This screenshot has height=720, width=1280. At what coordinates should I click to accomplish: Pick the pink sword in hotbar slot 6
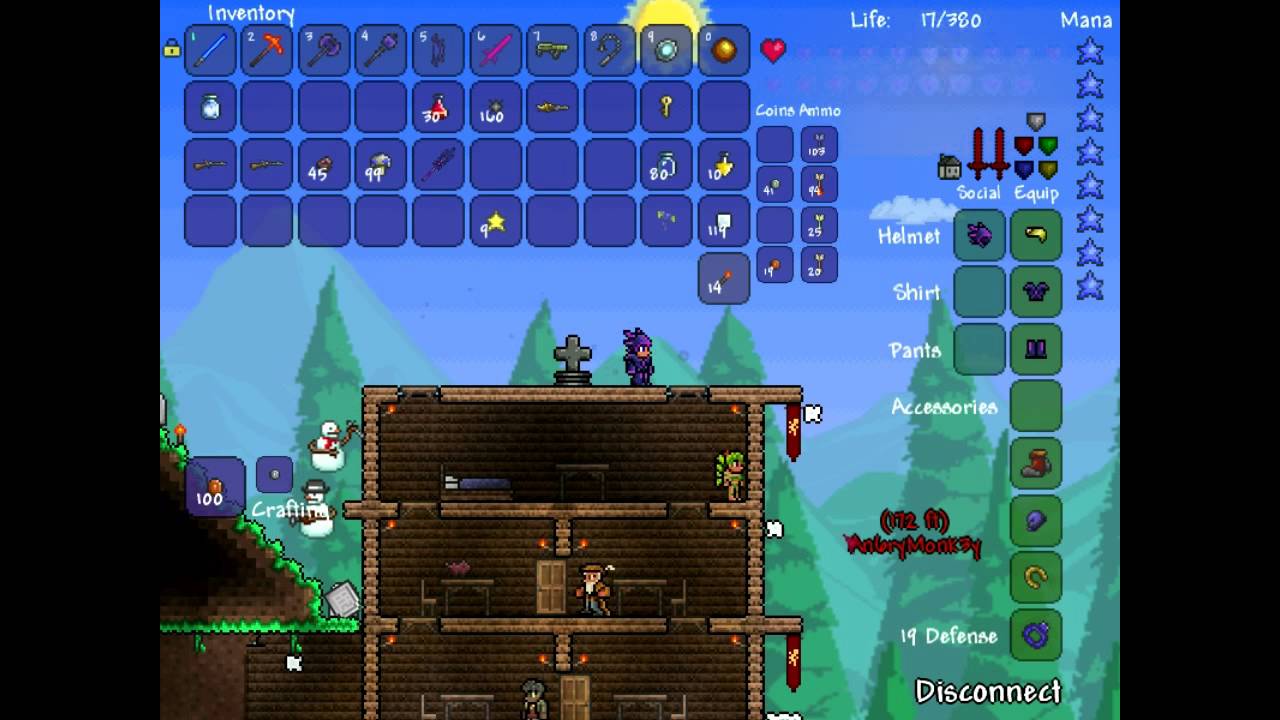click(495, 51)
